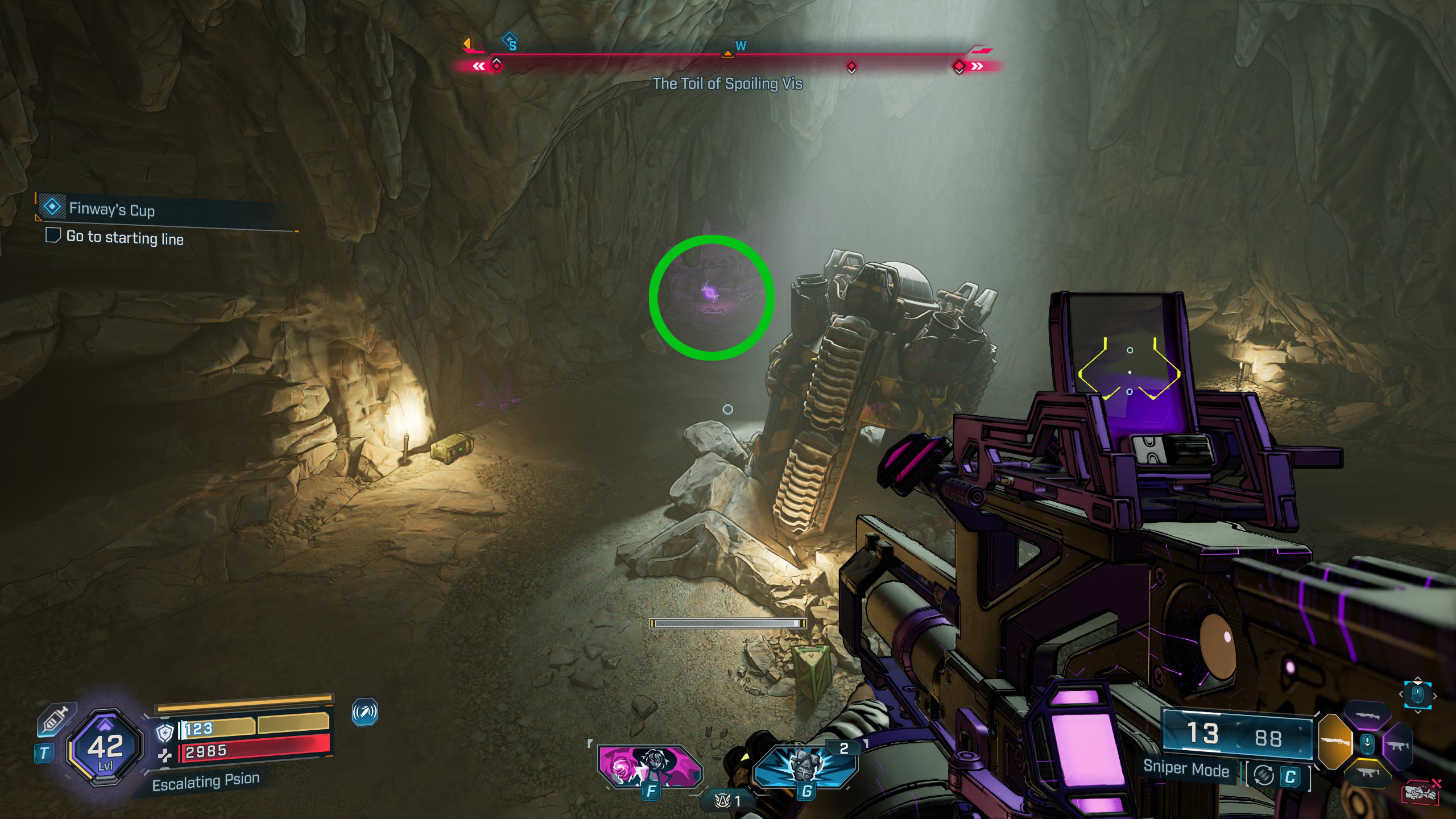The image size is (1456, 819).
Task: Open the level 42 character badge
Action: point(105,747)
